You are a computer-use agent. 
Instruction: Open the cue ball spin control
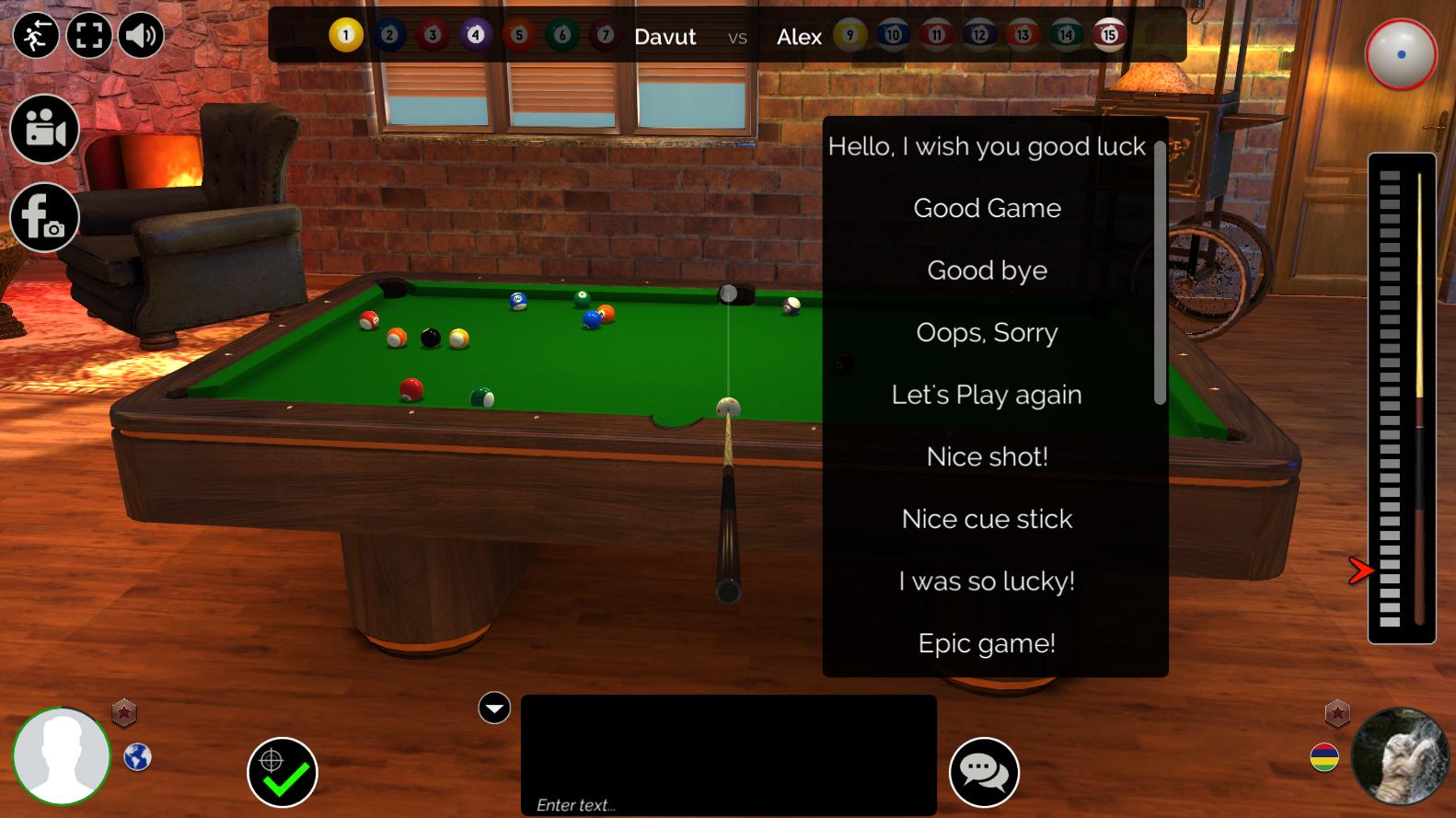click(1400, 55)
